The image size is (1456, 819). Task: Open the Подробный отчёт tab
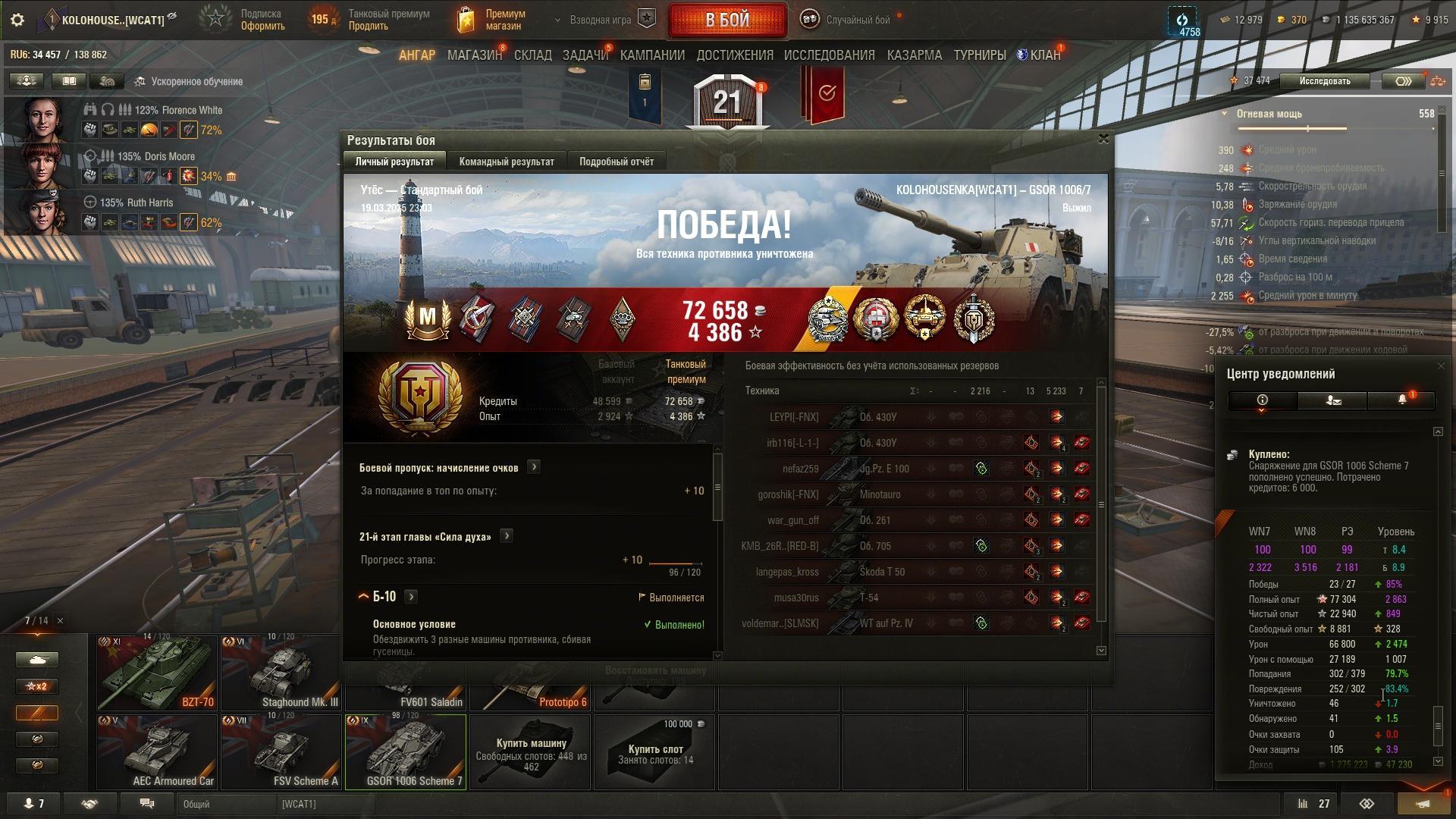pos(616,162)
